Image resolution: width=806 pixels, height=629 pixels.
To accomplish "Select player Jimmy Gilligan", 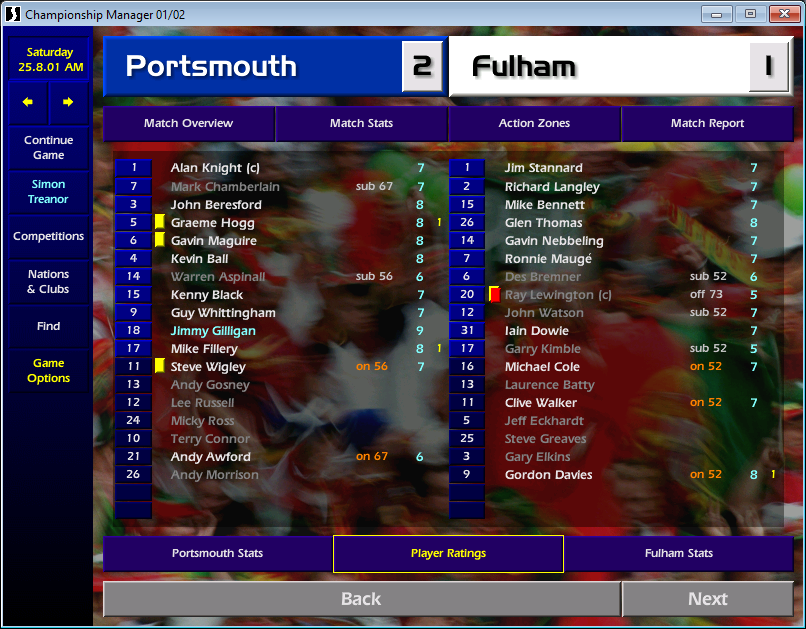I will [213, 331].
